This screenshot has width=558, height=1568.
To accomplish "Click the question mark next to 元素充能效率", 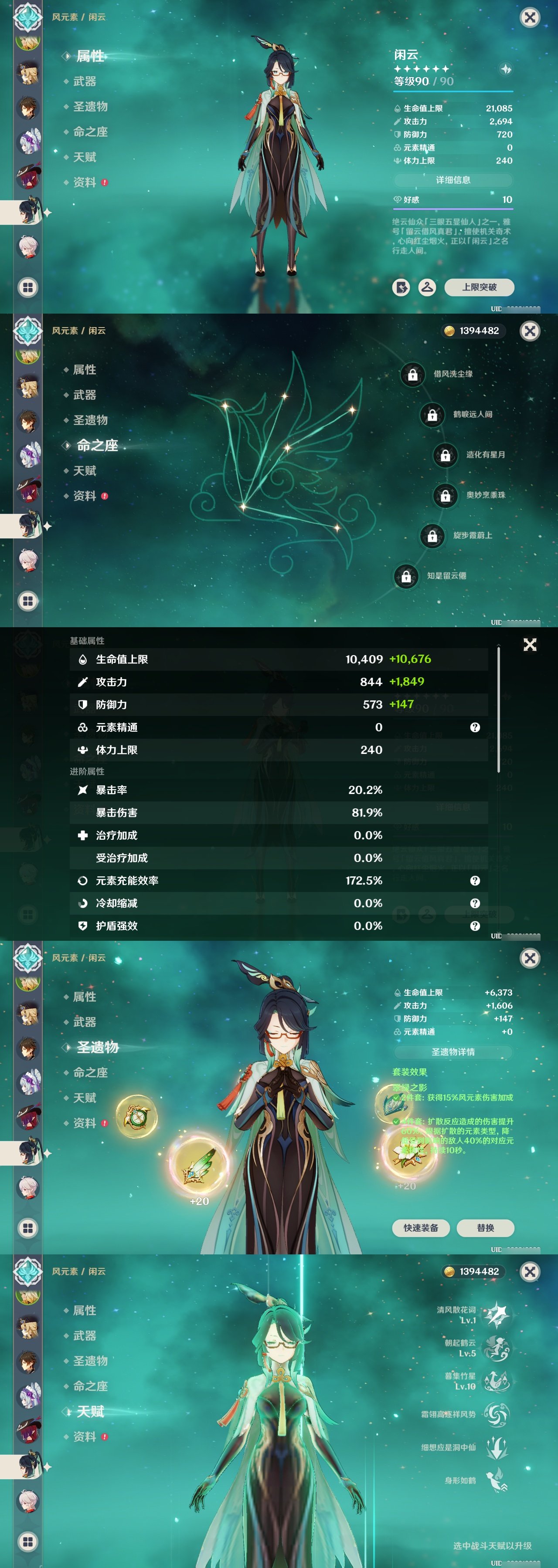I will (x=476, y=881).
